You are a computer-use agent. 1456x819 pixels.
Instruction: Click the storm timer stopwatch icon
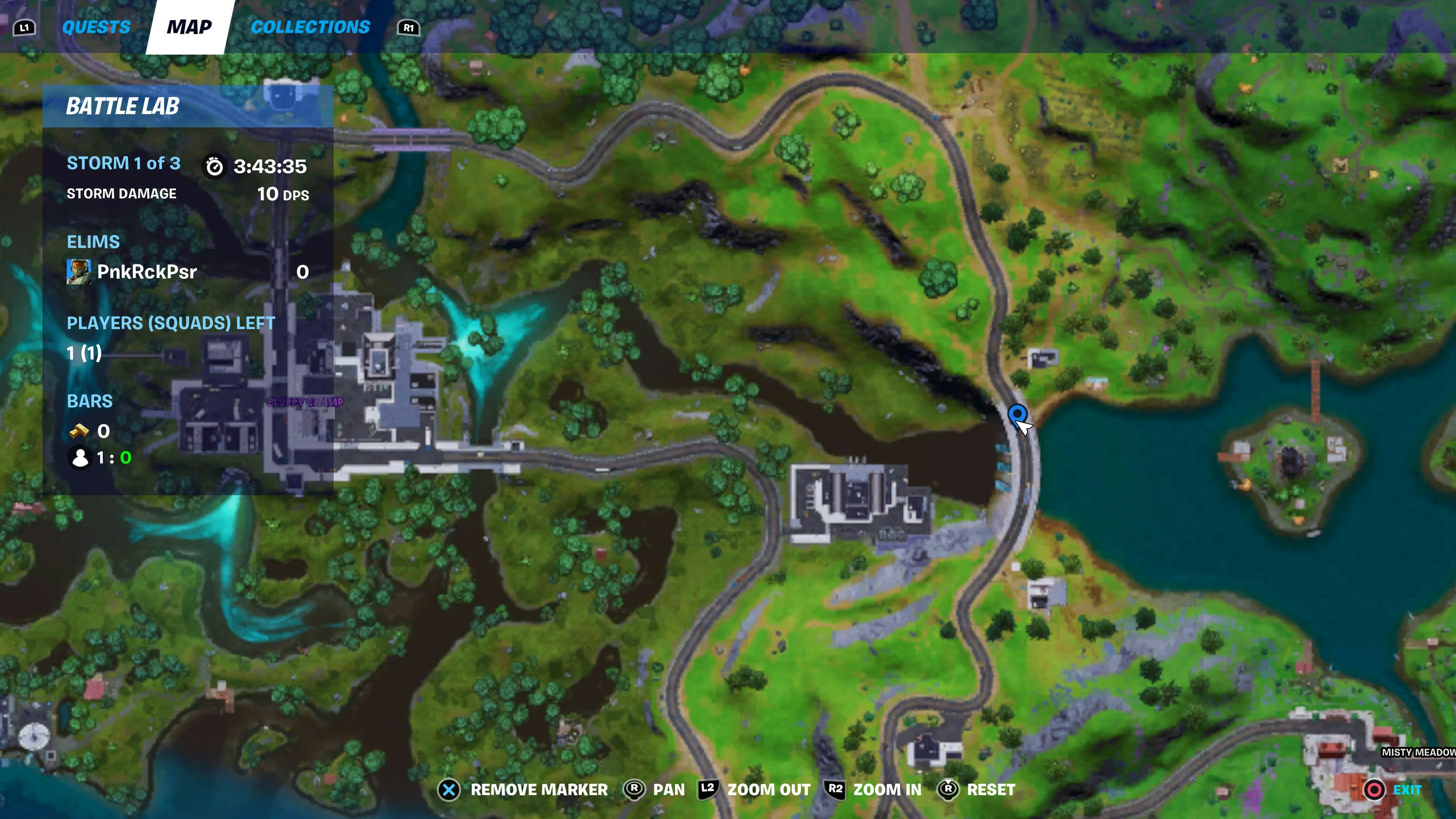coord(215,166)
